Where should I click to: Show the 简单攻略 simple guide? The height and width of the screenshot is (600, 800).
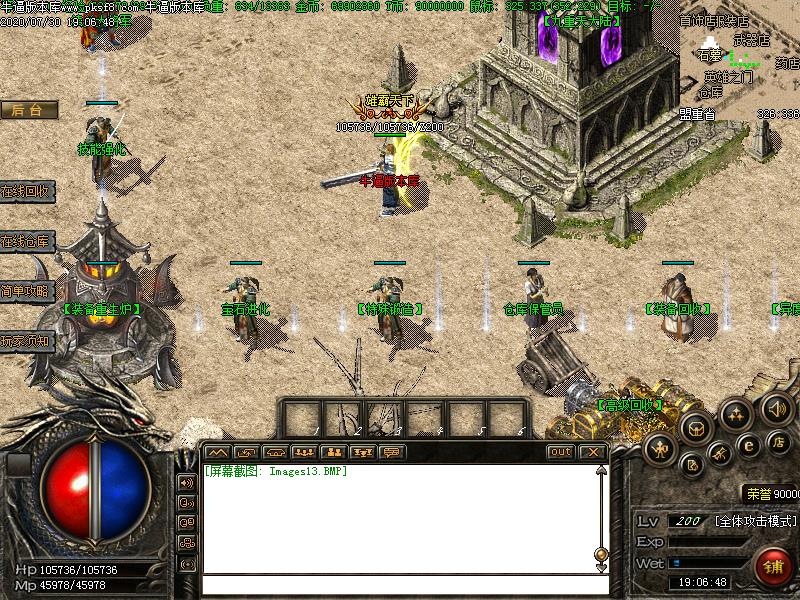[26, 291]
